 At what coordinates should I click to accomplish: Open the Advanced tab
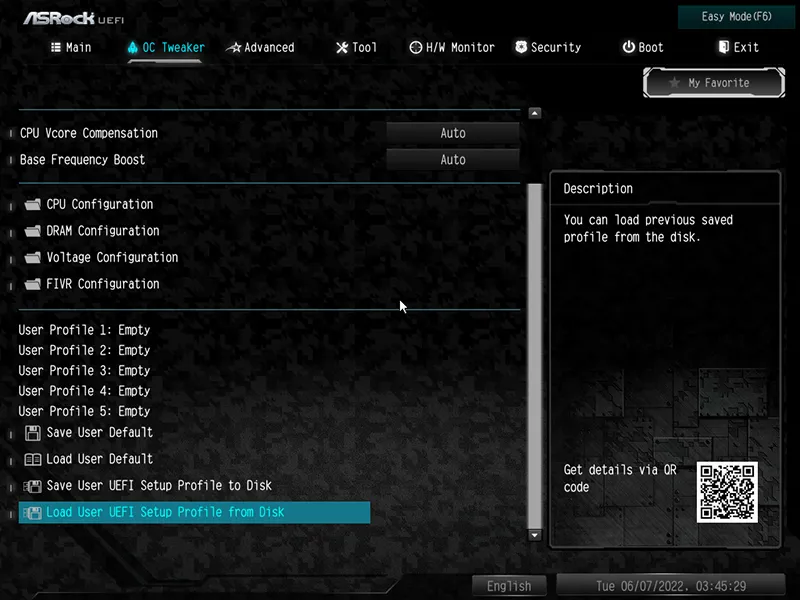(x=260, y=47)
